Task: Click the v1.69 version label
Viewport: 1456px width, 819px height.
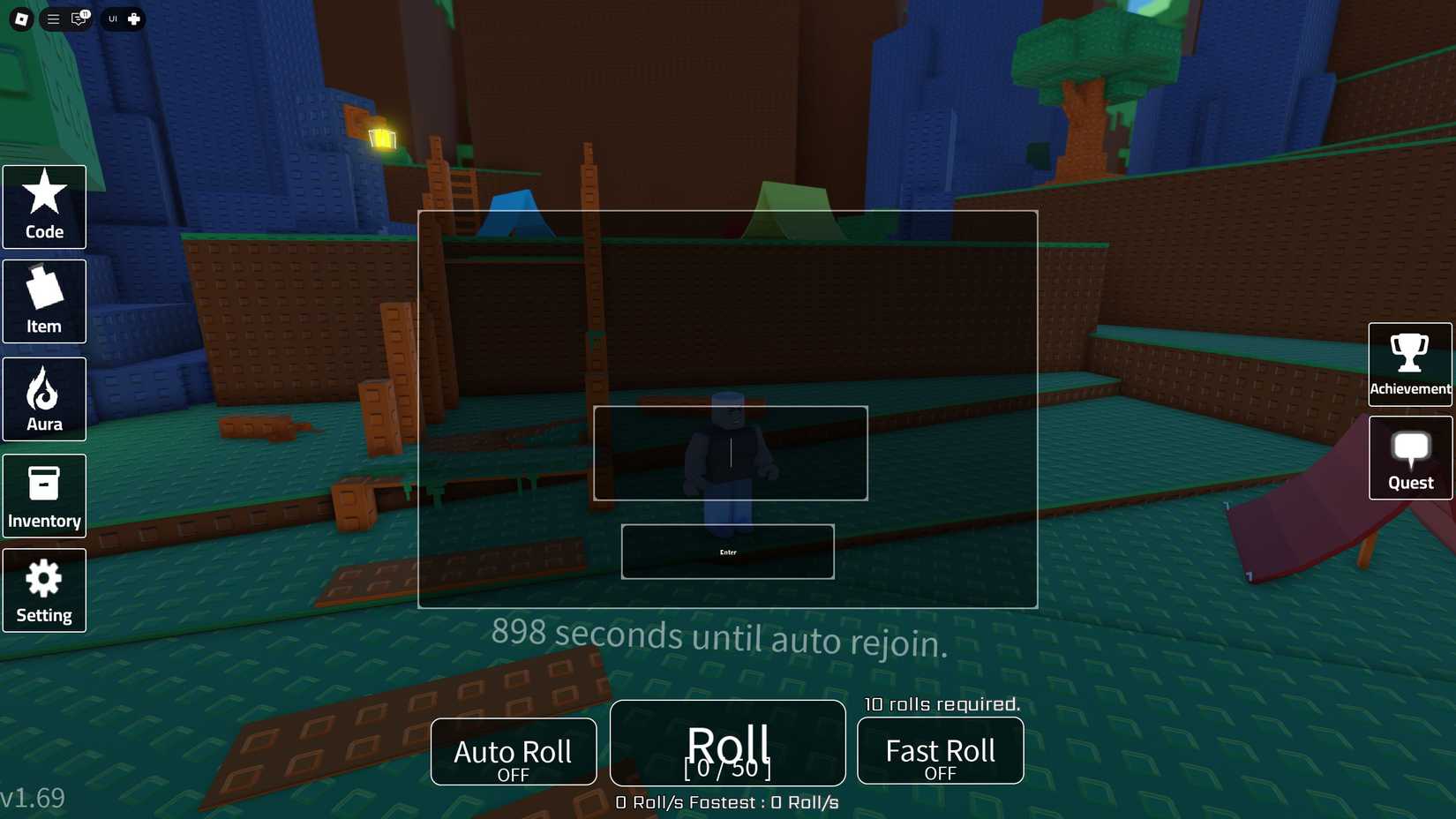Action: (33, 797)
